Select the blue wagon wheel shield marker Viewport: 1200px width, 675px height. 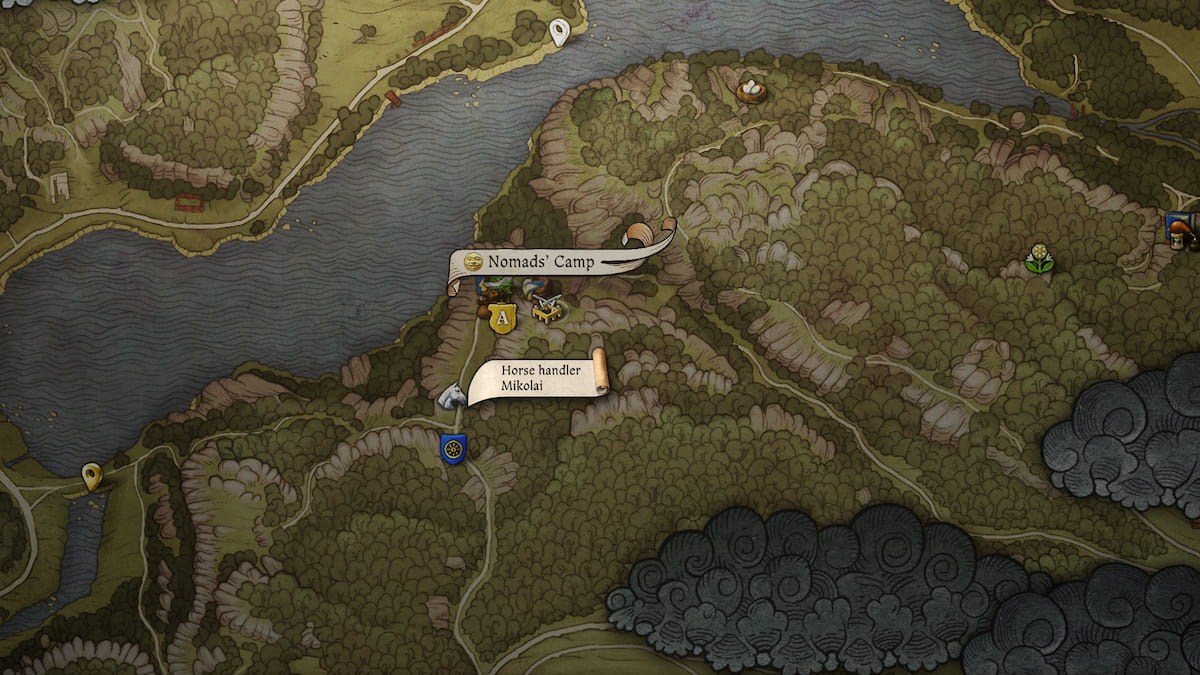point(453,448)
